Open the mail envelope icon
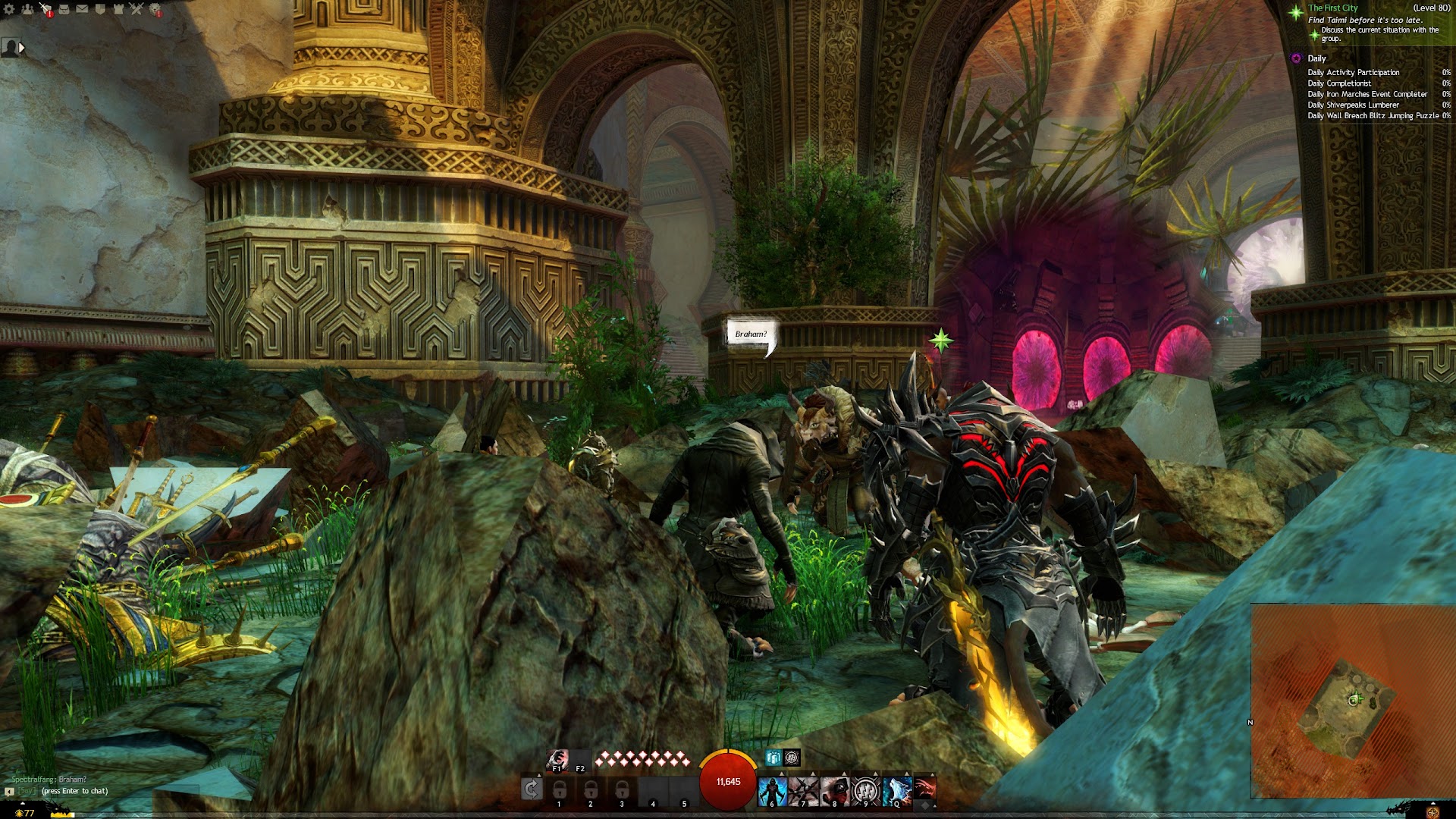This screenshot has width=1456, height=819. pyautogui.click(x=82, y=9)
